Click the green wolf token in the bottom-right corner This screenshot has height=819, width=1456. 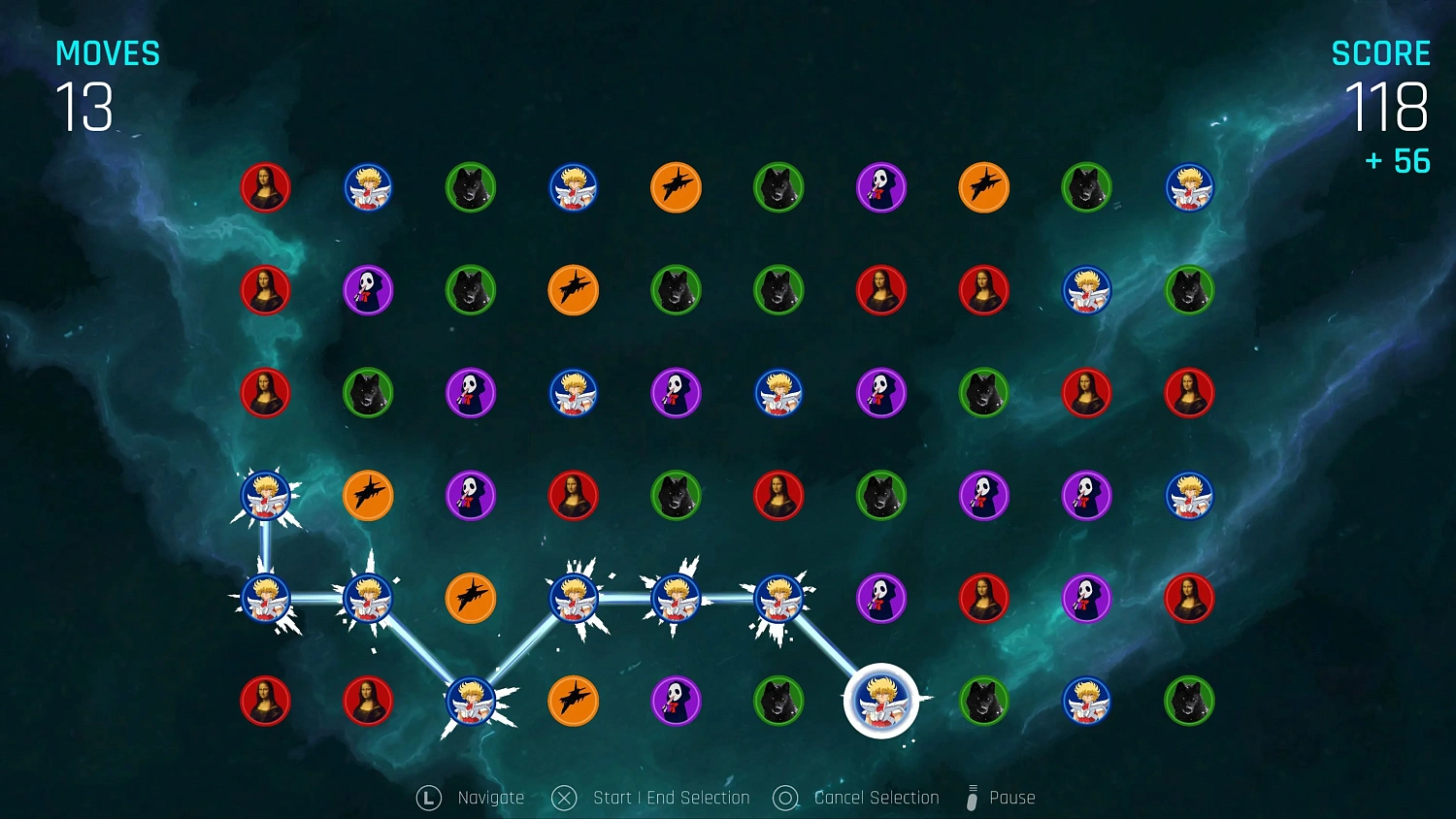click(1190, 701)
